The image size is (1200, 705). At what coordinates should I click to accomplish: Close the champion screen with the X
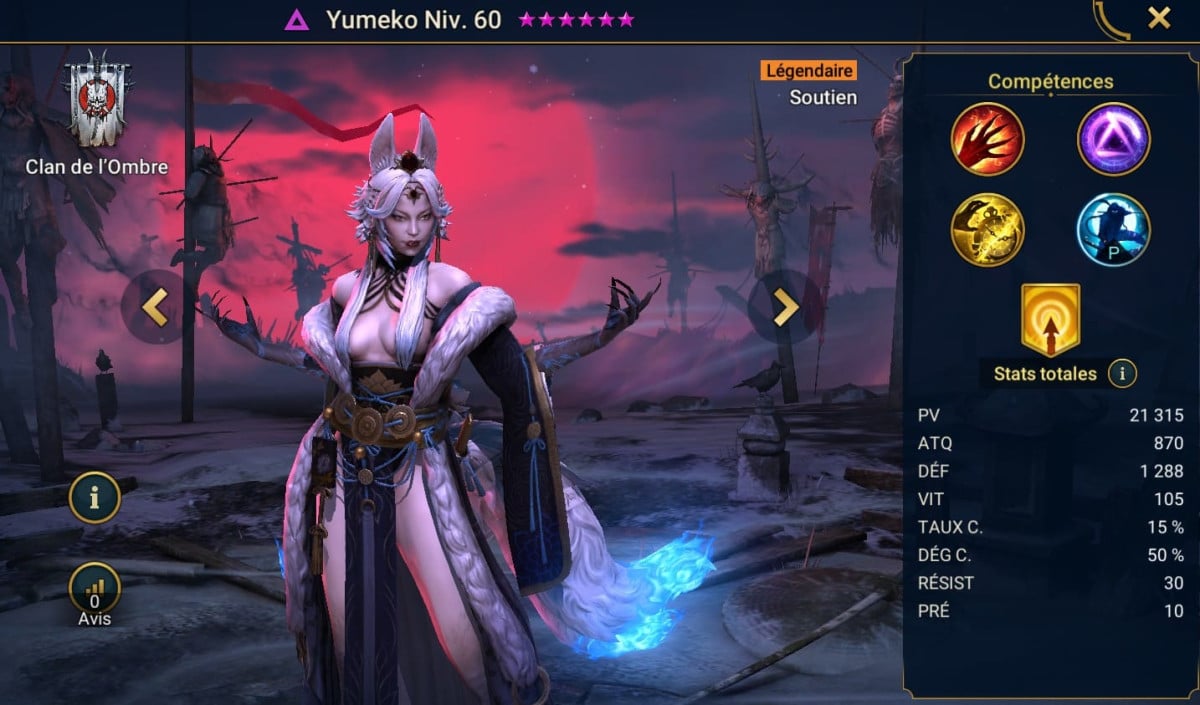1159,18
